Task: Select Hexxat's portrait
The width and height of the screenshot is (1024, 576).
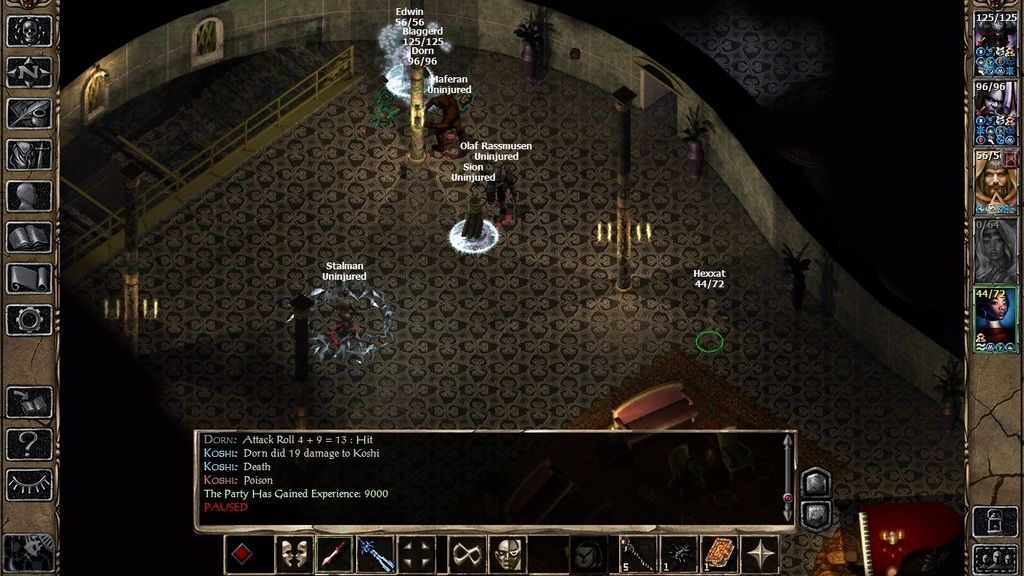Action: (x=994, y=318)
